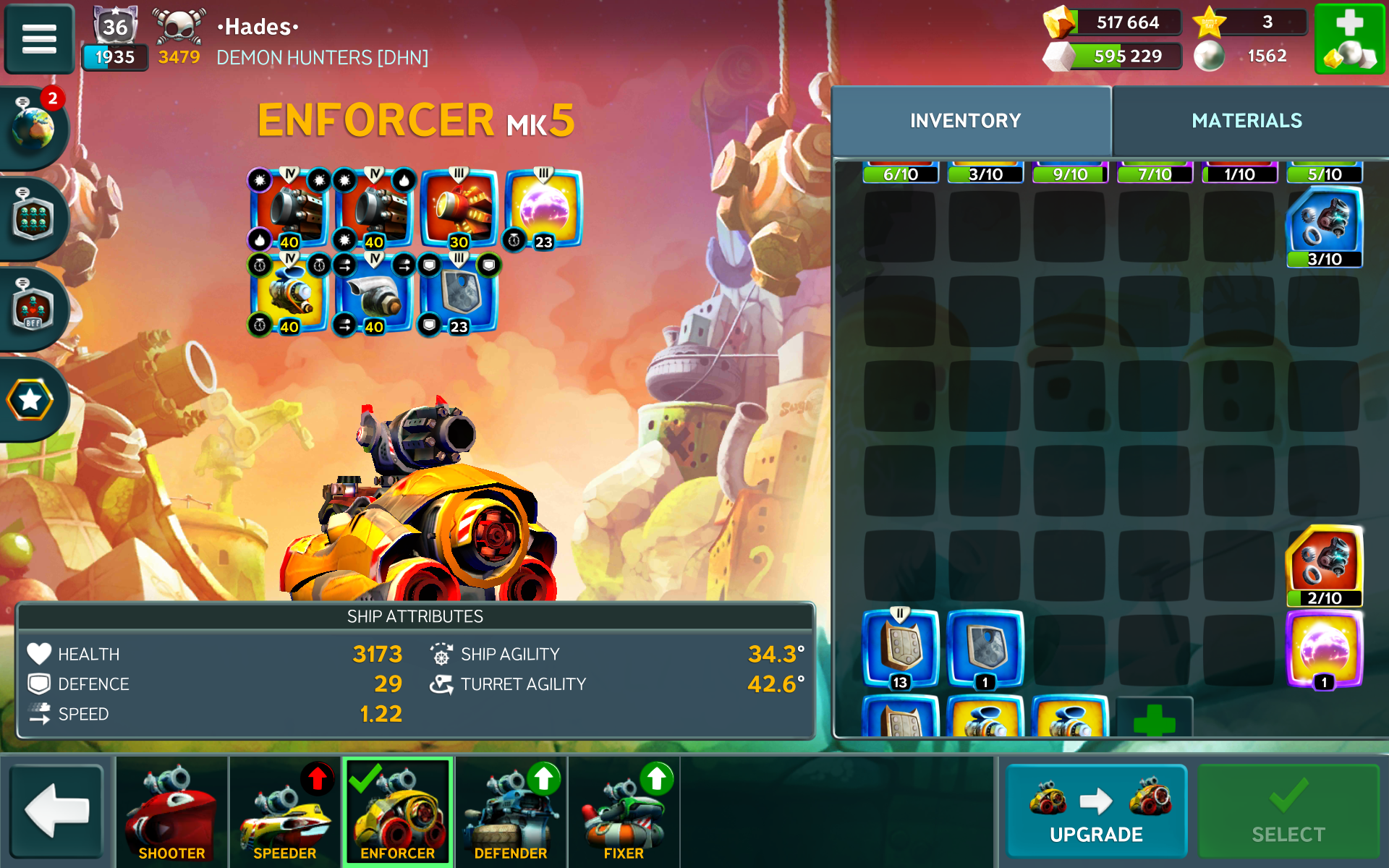Select the equipped shield item level 23

click(459, 294)
